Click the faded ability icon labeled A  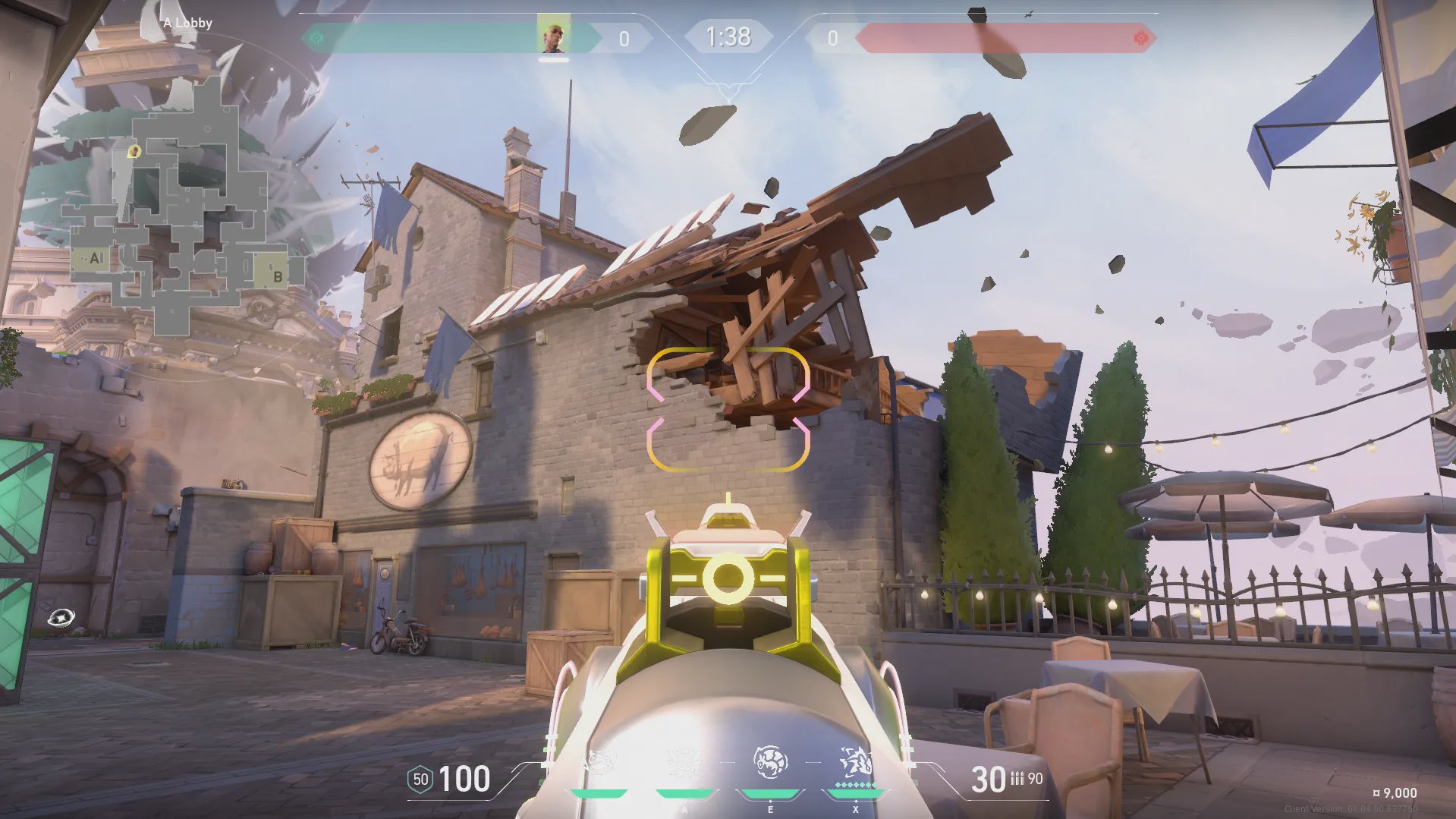coord(684,763)
